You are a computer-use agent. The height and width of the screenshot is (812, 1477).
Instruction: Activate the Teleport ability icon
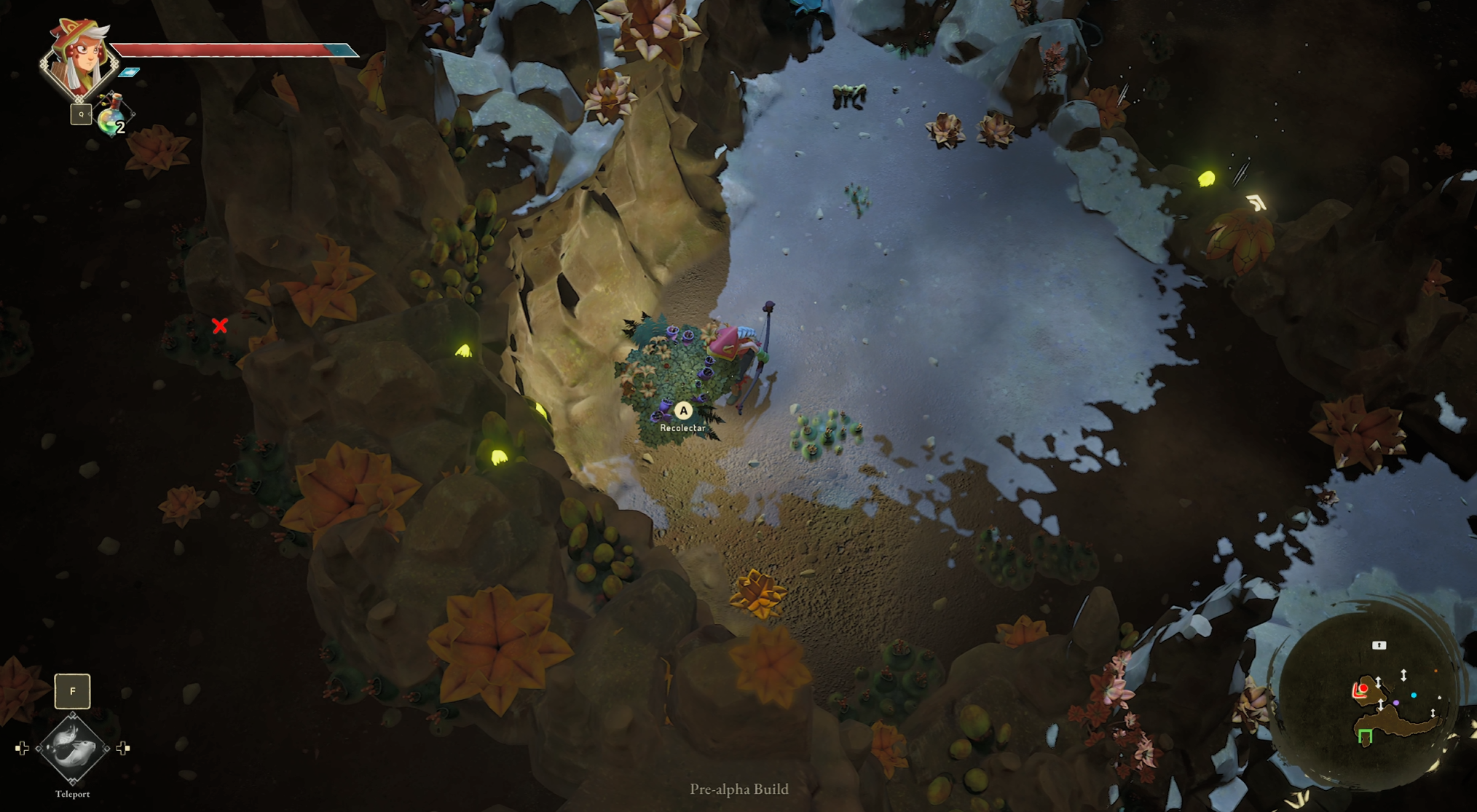72,749
